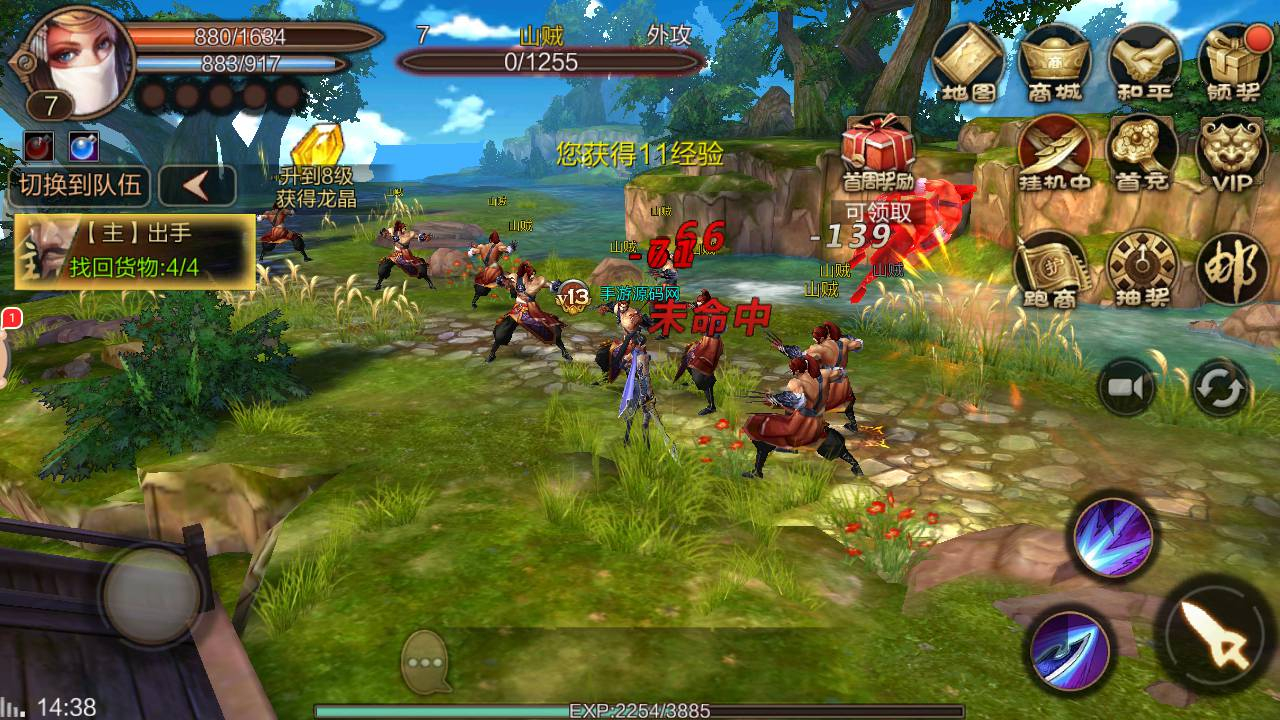The width and height of the screenshot is (1280, 720).
Task: Start the 跑商 trade run
Action: pos(1052,268)
